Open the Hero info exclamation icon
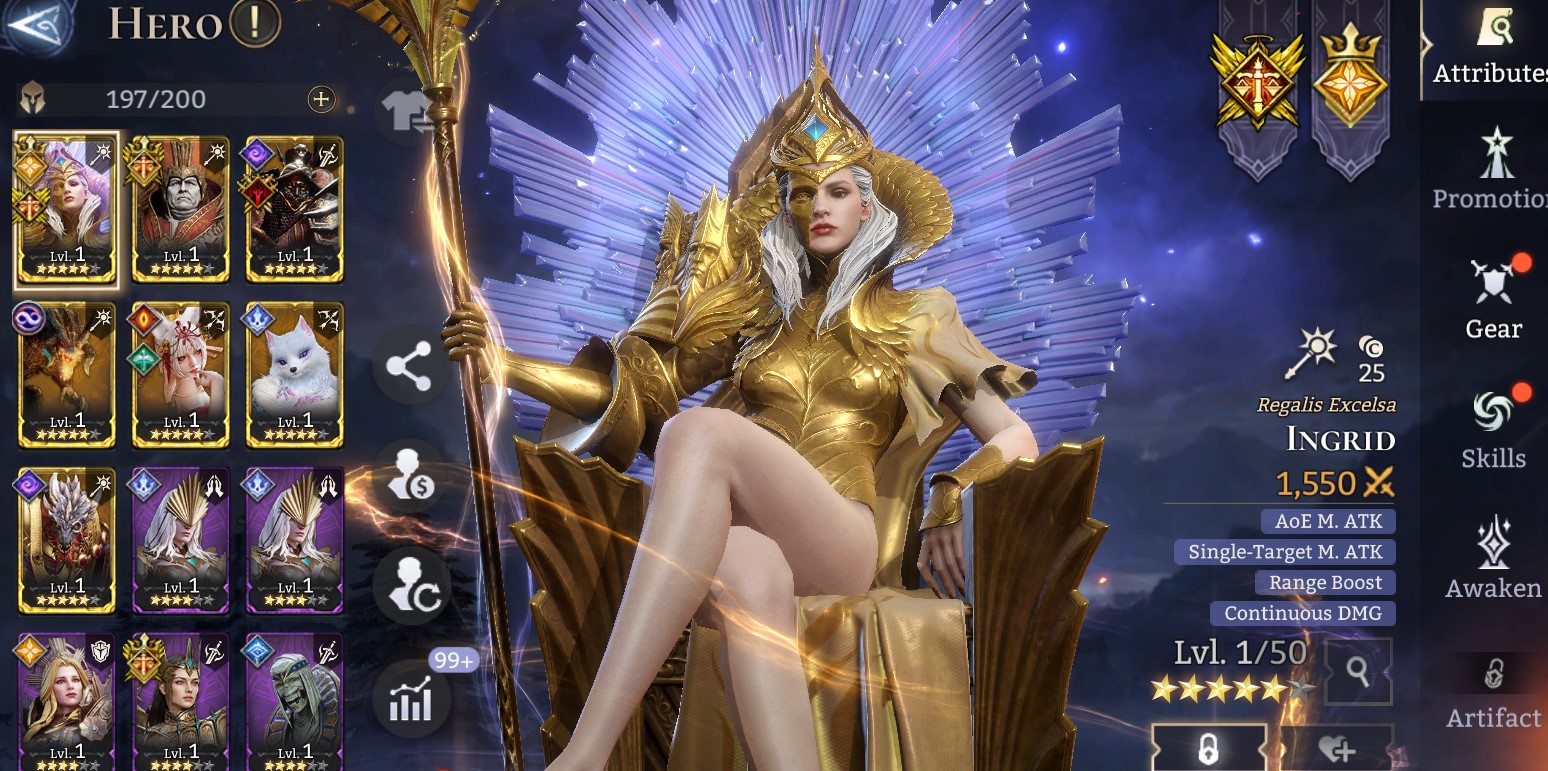The width and height of the screenshot is (1548, 771). pyautogui.click(x=254, y=22)
